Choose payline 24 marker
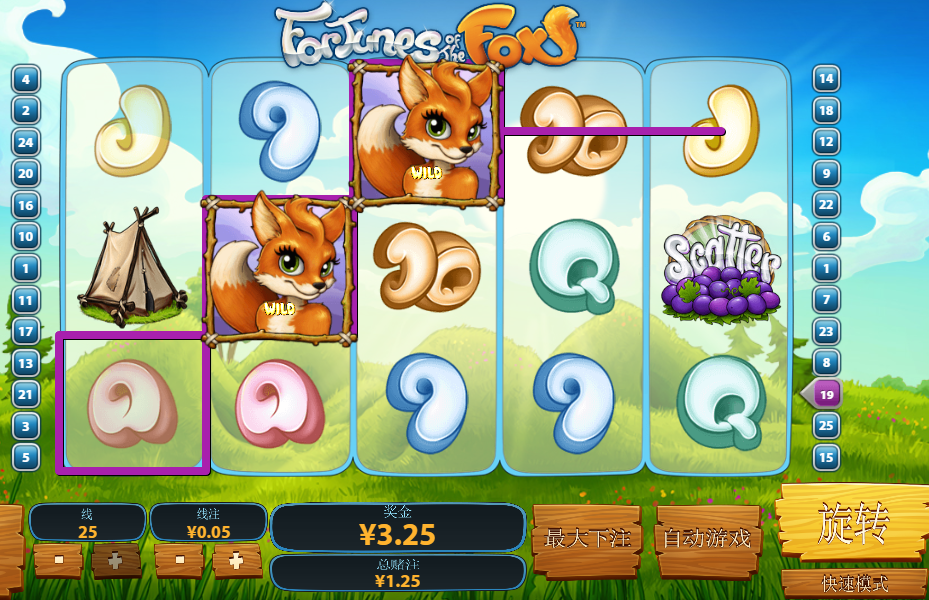 click(x=25, y=142)
